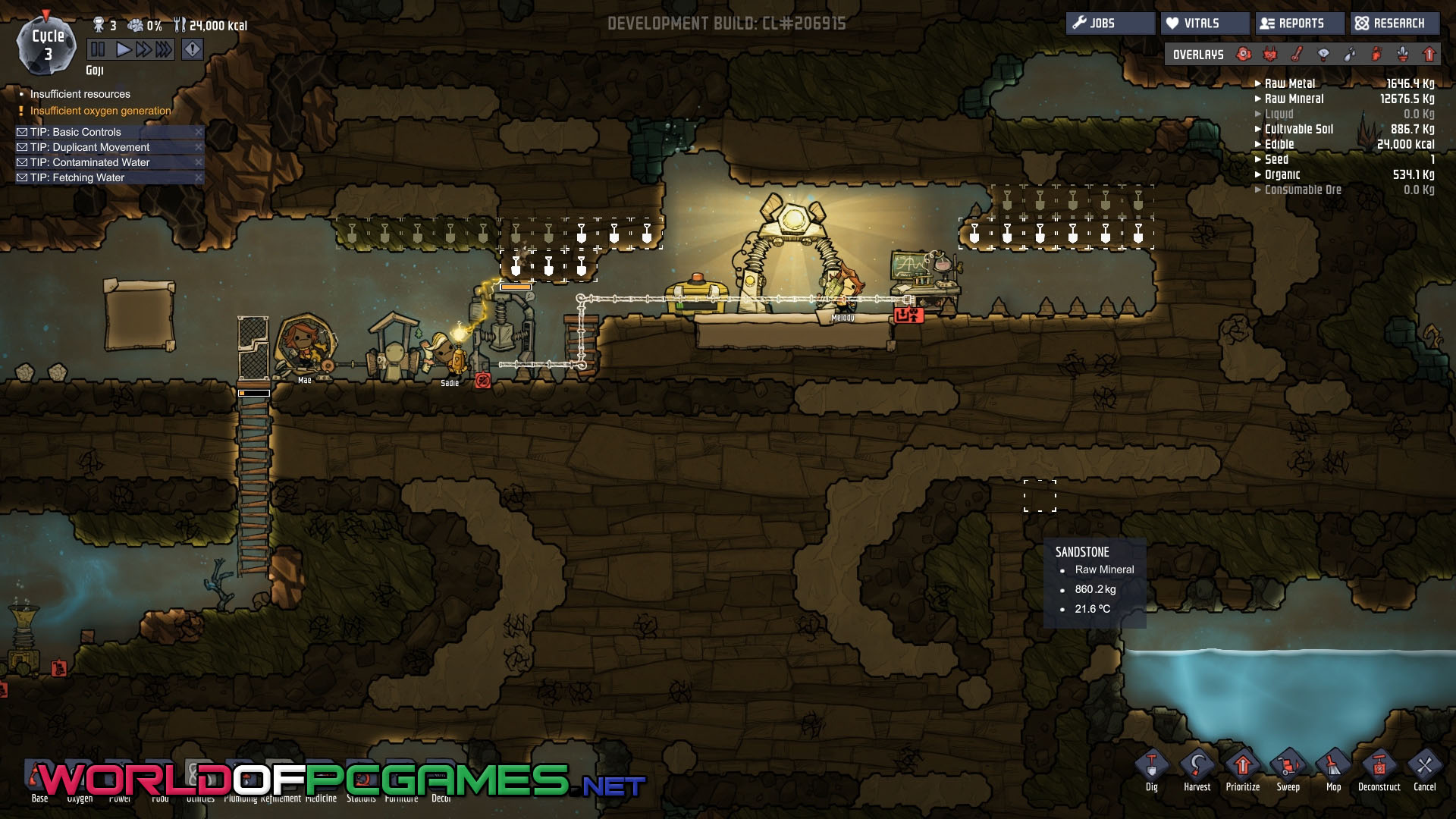Pause the game simulation
Screen dimensions: 1456x819
point(98,50)
